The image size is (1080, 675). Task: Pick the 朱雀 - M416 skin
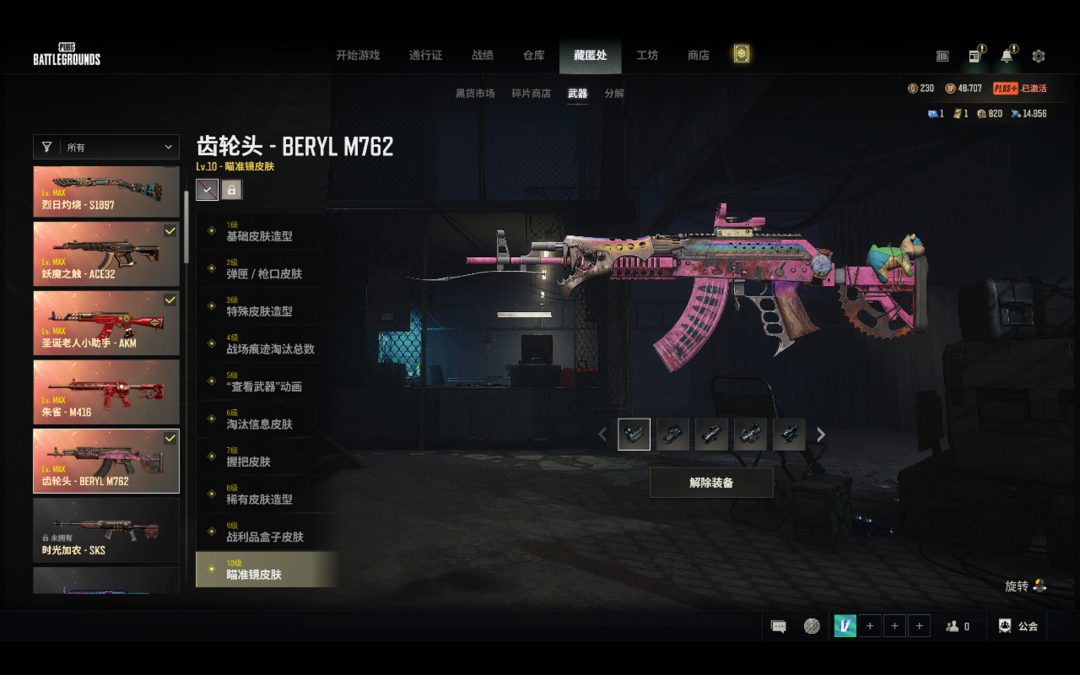click(x=106, y=392)
